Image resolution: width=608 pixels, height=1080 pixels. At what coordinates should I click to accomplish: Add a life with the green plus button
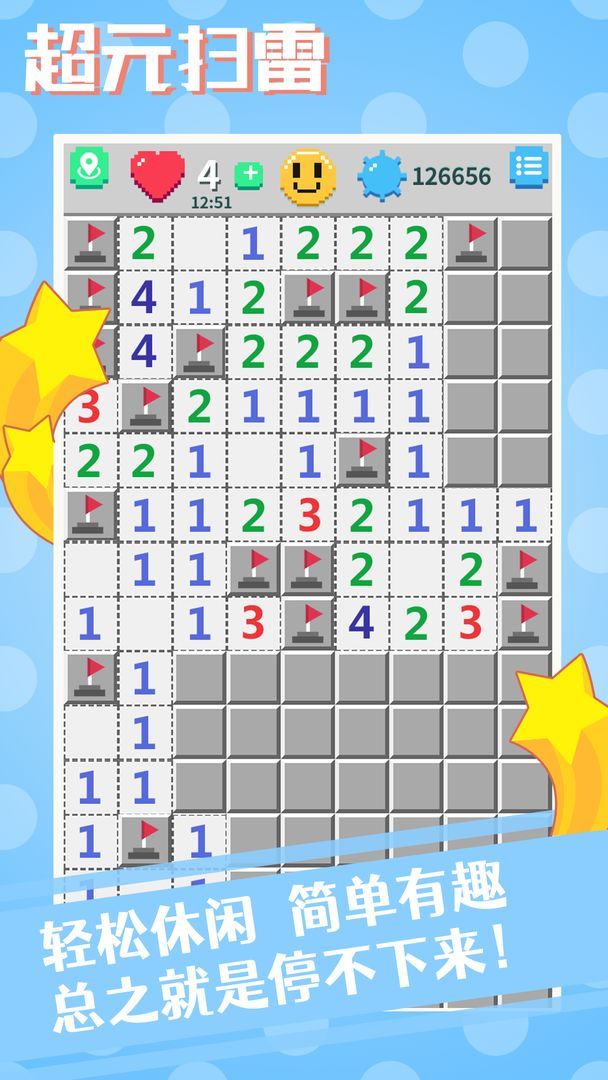pyautogui.click(x=248, y=176)
